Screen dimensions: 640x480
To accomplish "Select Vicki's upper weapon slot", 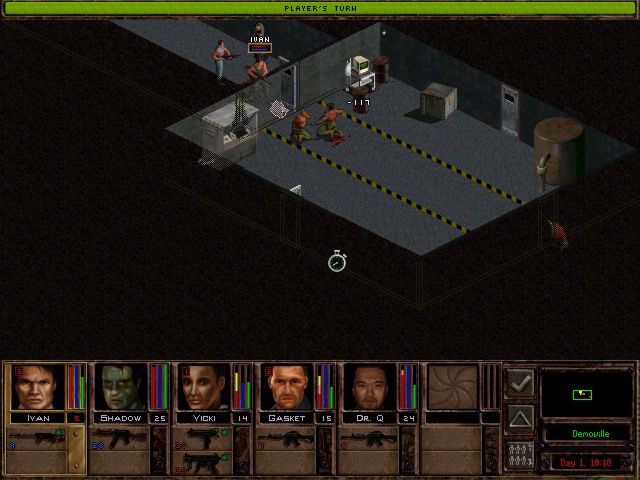I will point(204,437).
